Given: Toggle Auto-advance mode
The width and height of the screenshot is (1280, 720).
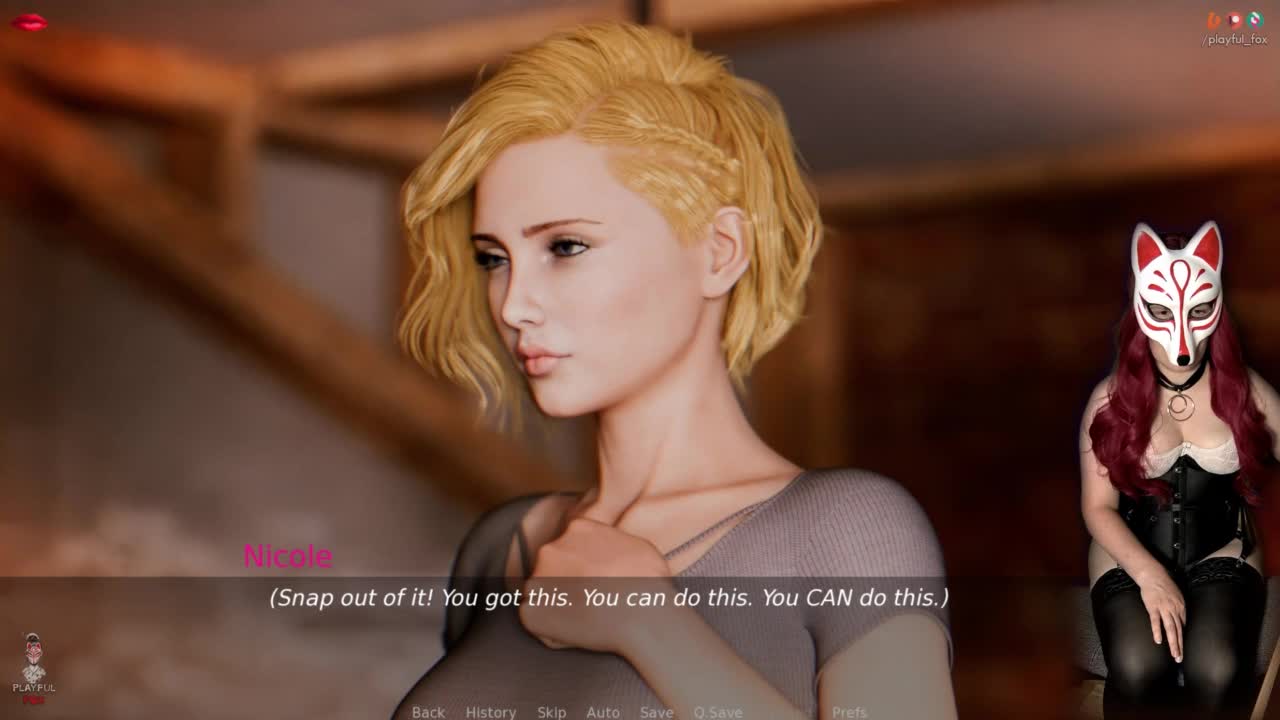Looking at the screenshot, I should (603, 712).
